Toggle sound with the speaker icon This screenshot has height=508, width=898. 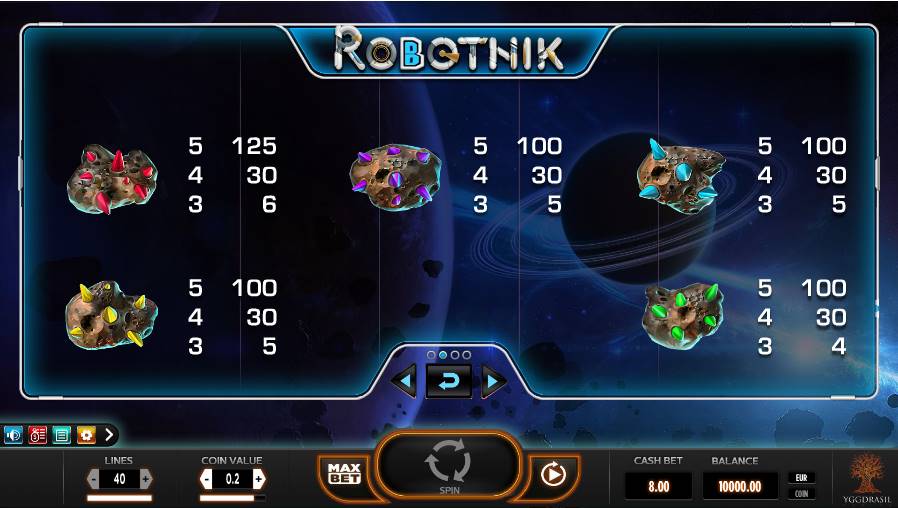click(14, 435)
